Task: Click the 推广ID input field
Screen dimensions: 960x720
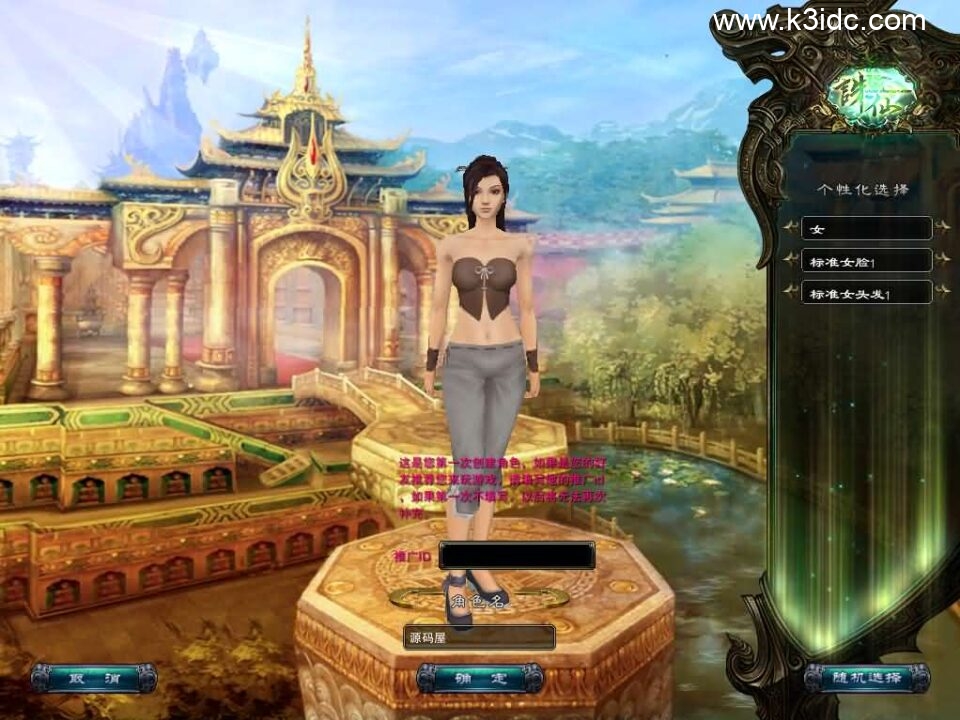Action: click(516, 555)
